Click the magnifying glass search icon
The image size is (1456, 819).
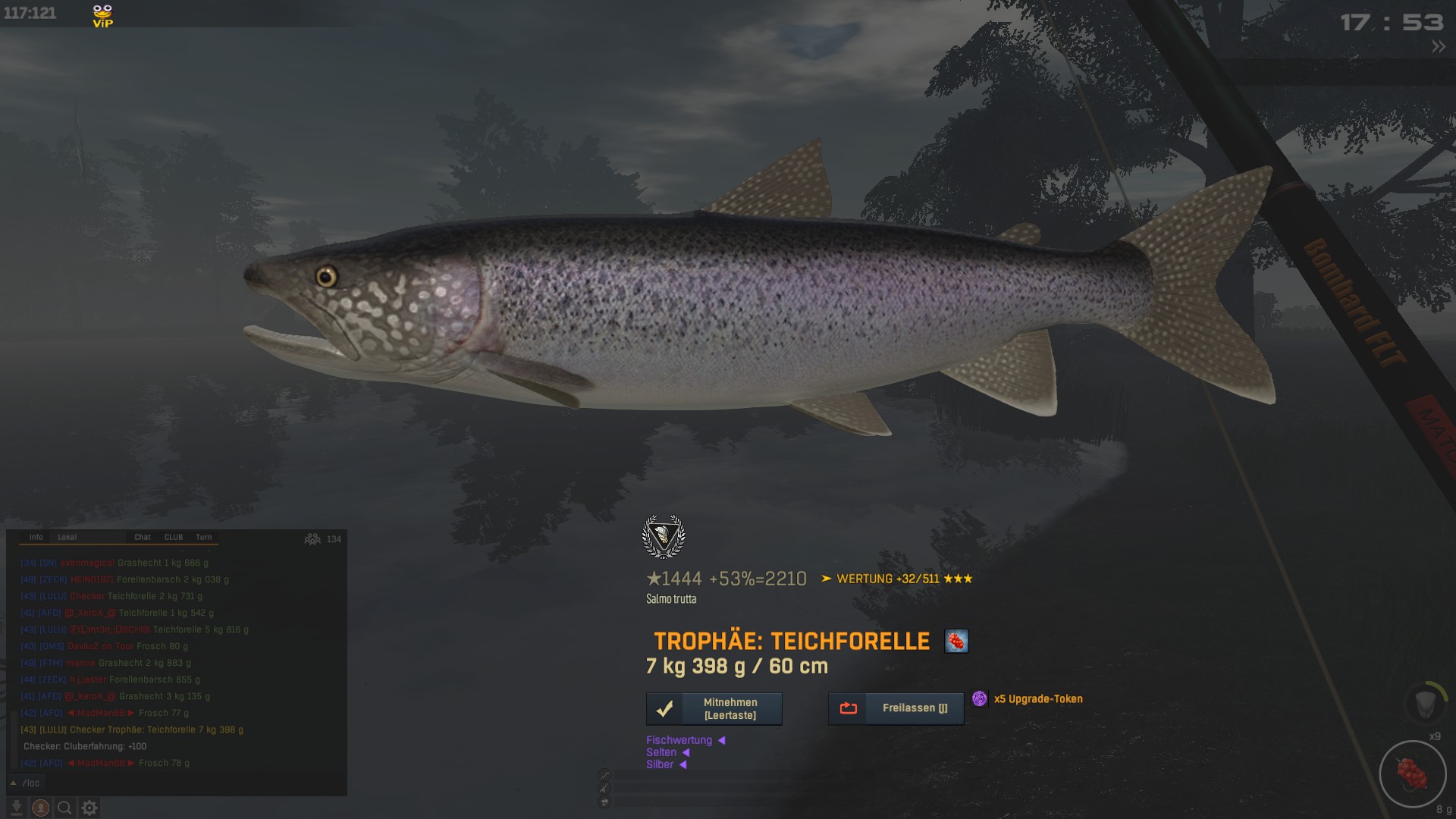pyautogui.click(x=65, y=808)
